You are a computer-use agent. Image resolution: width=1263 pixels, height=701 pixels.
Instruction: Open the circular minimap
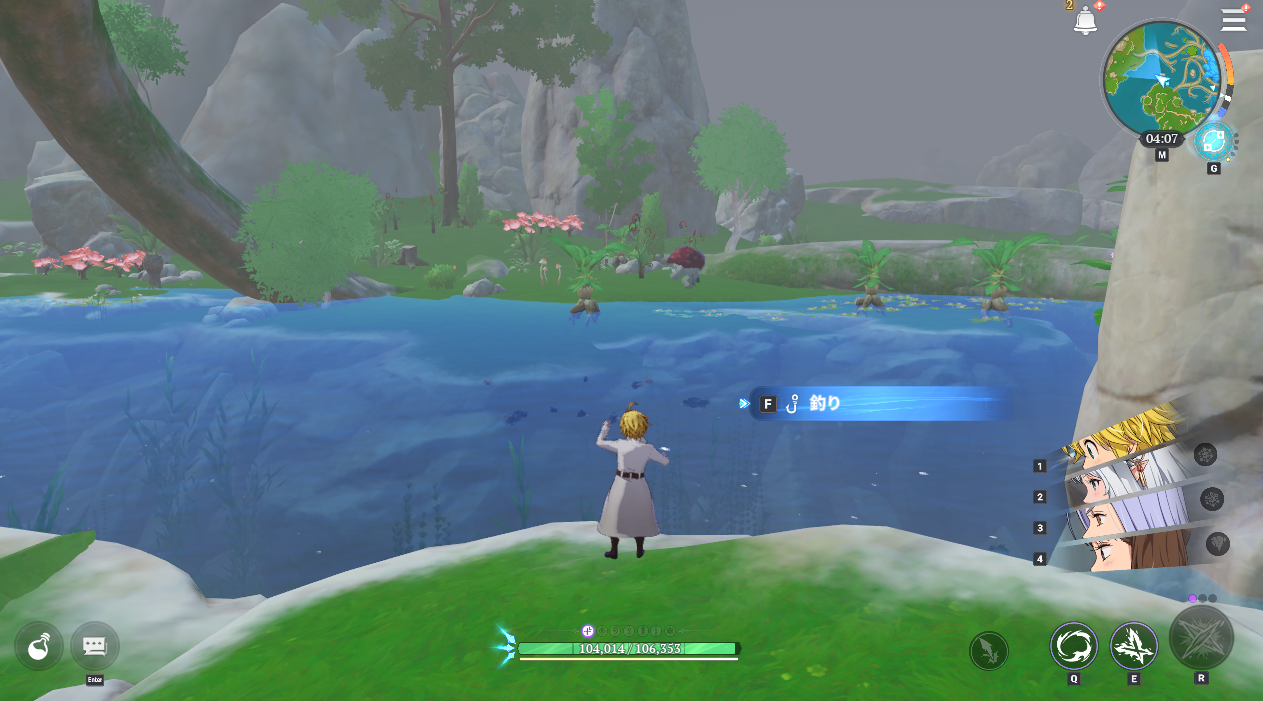pyautogui.click(x=1161, y=78)
